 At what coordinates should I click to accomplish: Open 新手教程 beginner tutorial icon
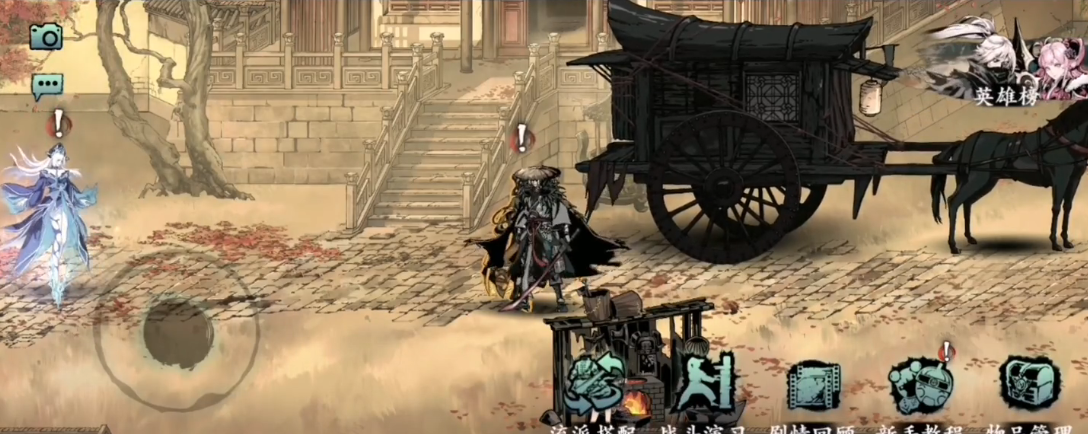920,385
